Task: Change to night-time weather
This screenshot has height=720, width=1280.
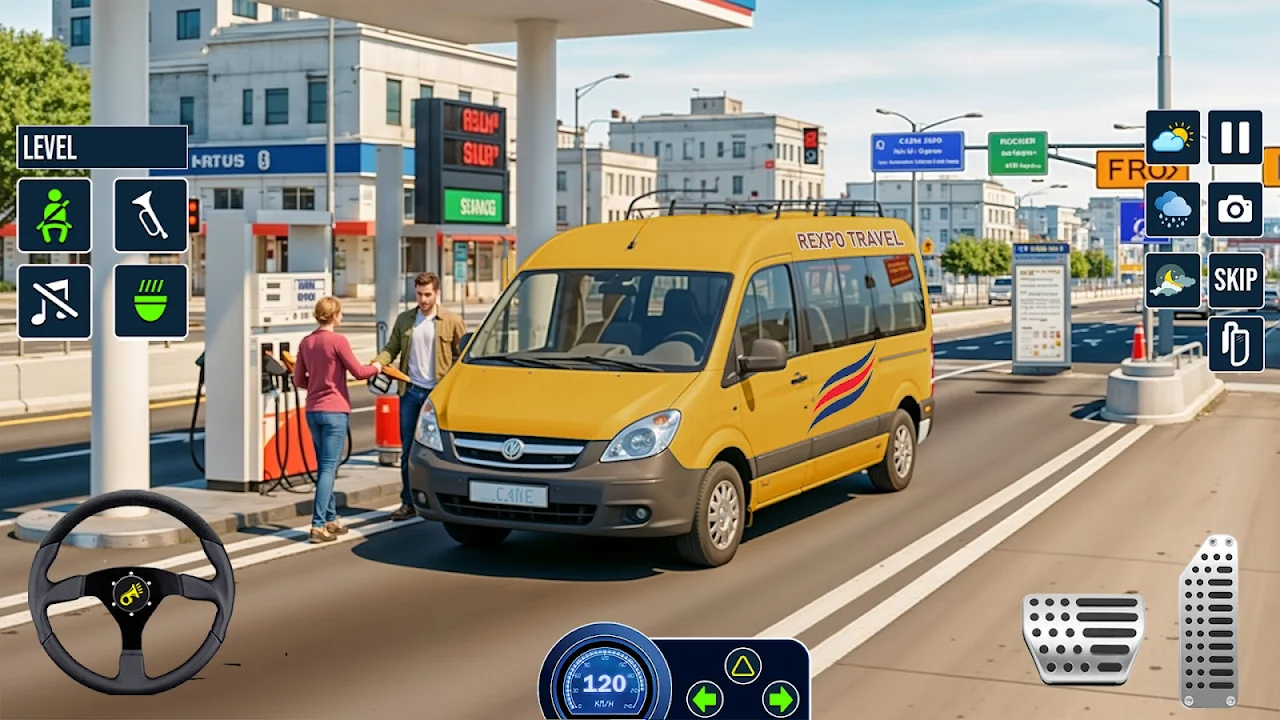Action: (x=1172, y=281)
